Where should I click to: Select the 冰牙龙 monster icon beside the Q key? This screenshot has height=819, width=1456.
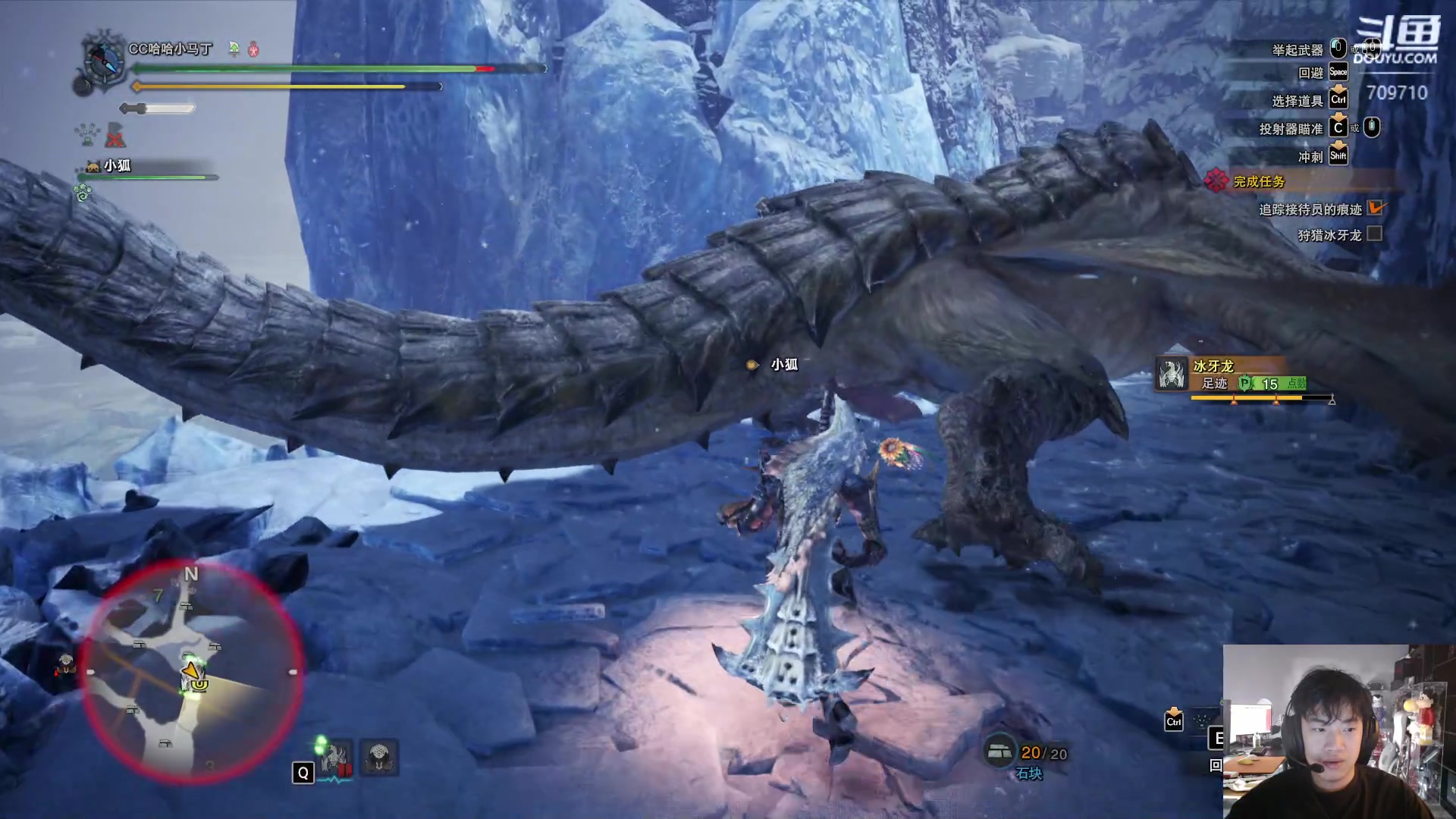(x=336, y=757)
